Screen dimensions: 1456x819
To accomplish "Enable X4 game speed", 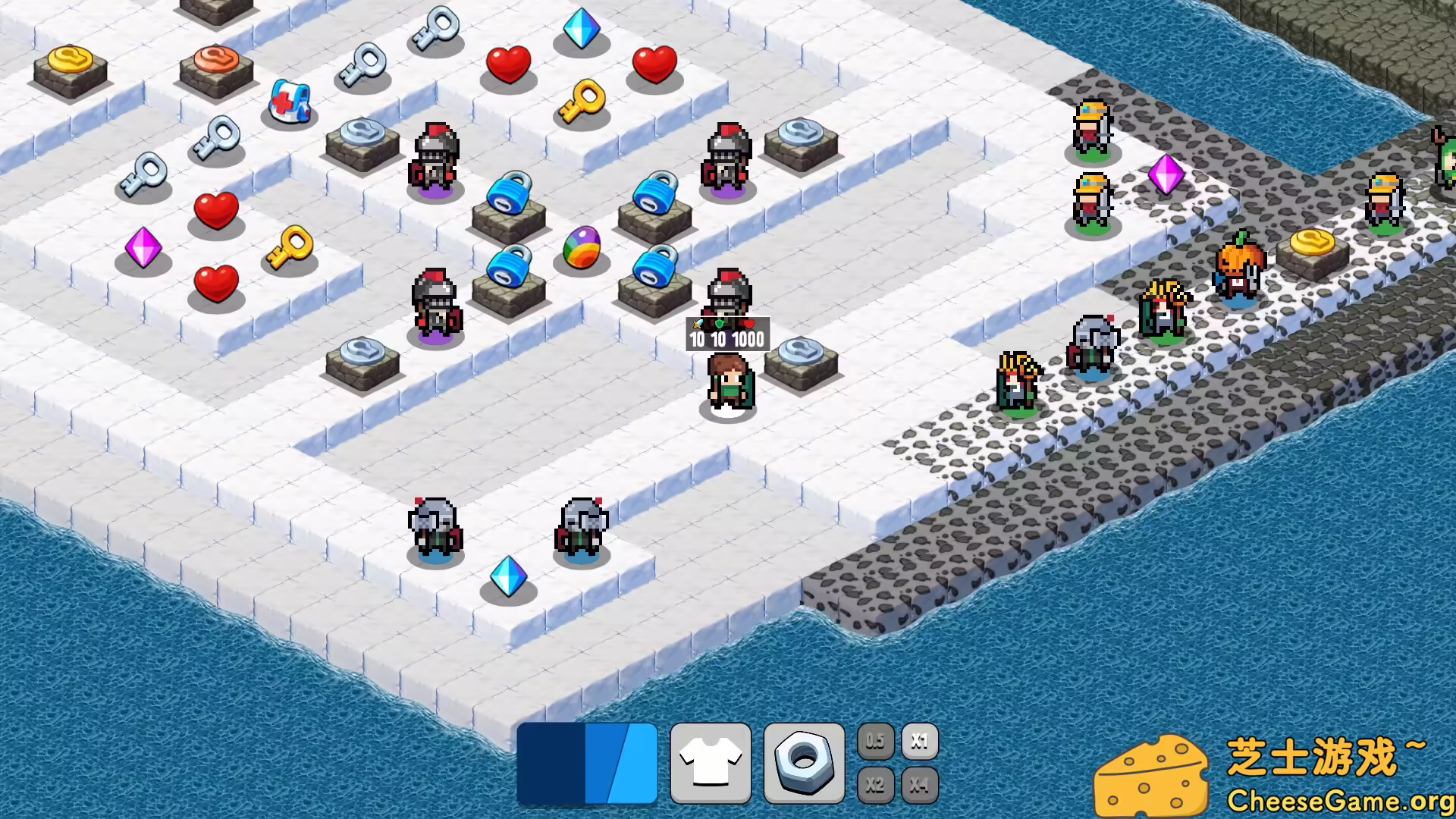I will [920, 786].
